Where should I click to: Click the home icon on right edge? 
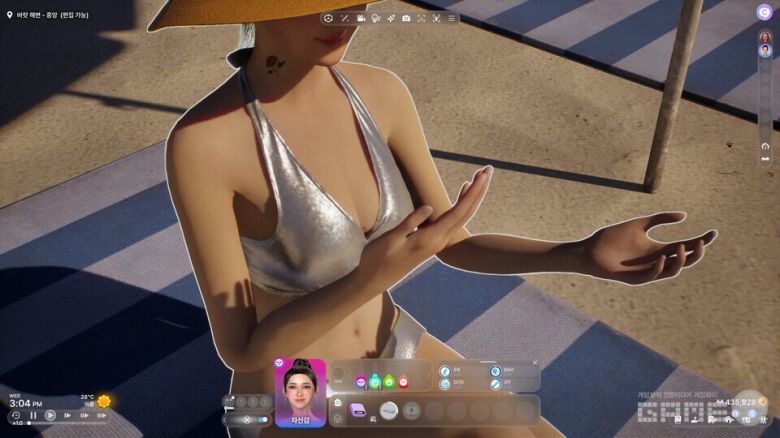765,146
